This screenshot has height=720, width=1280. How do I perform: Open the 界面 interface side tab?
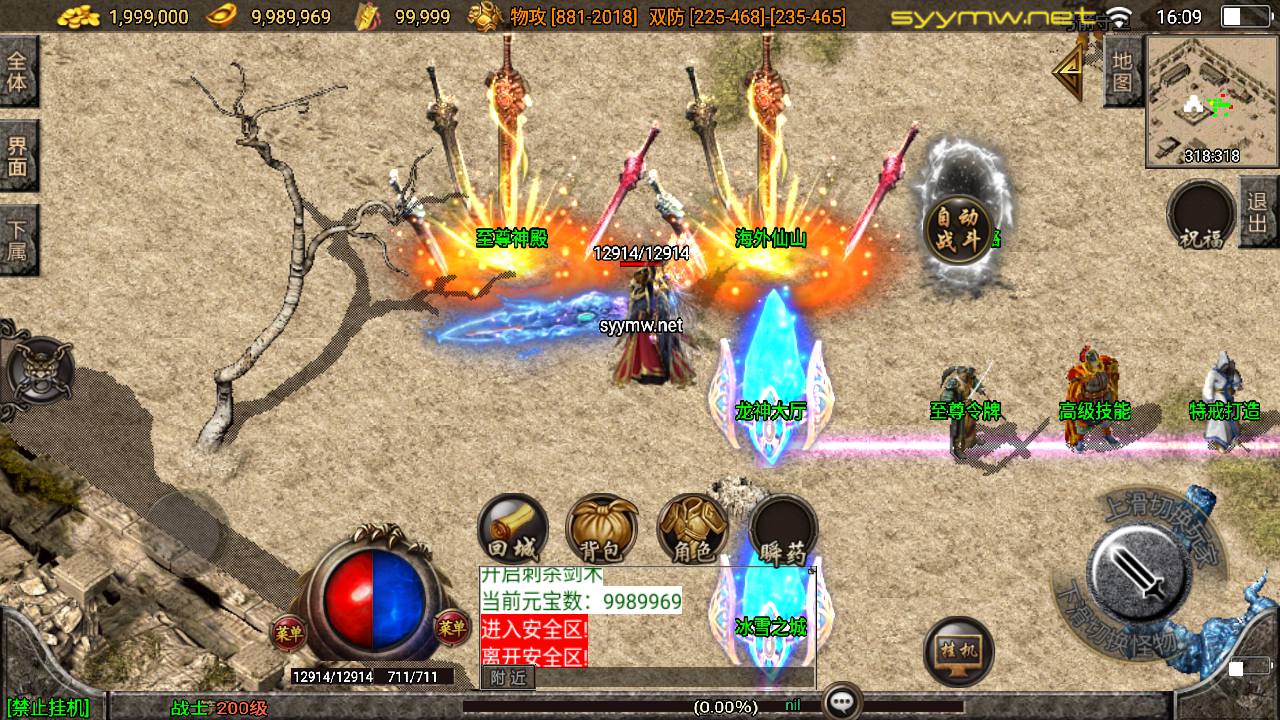tap(18, 156)
